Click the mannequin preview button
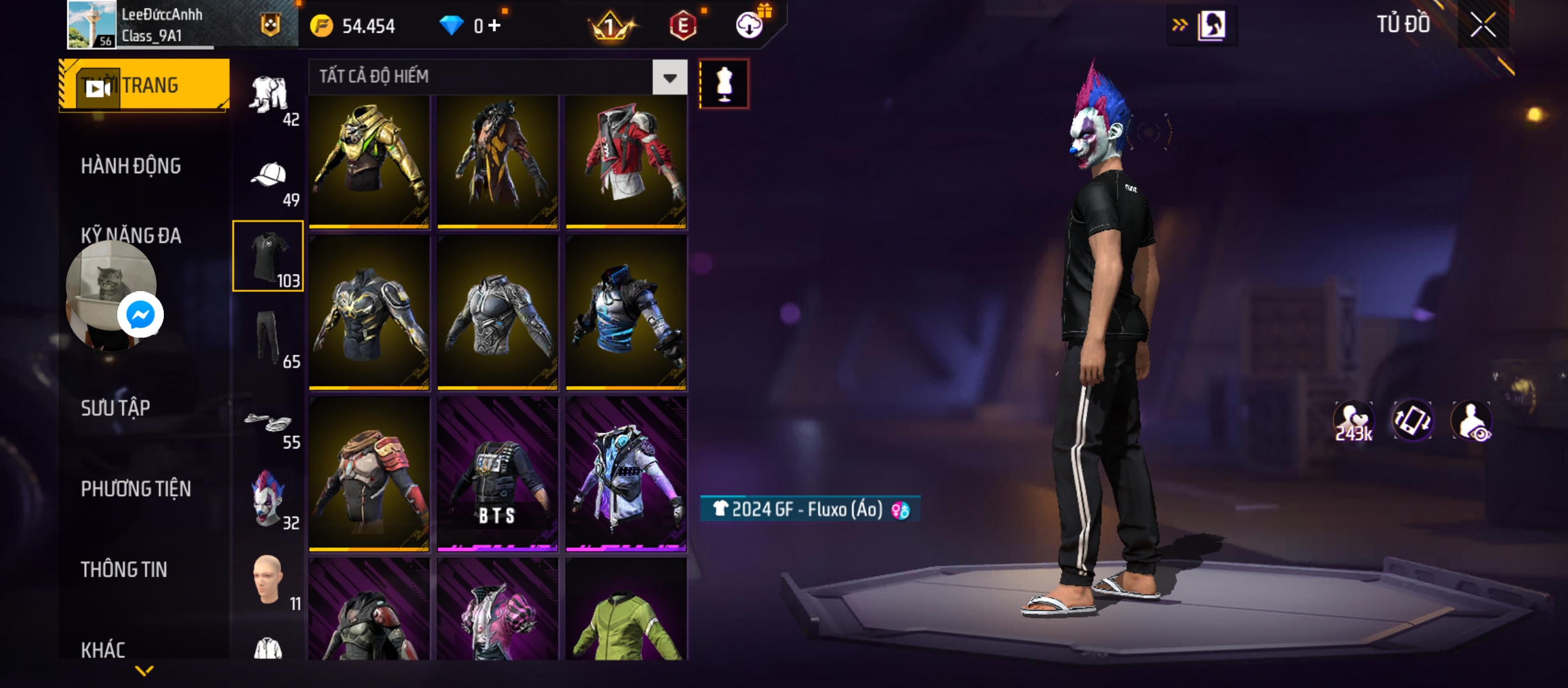 [x=724, y=84]
